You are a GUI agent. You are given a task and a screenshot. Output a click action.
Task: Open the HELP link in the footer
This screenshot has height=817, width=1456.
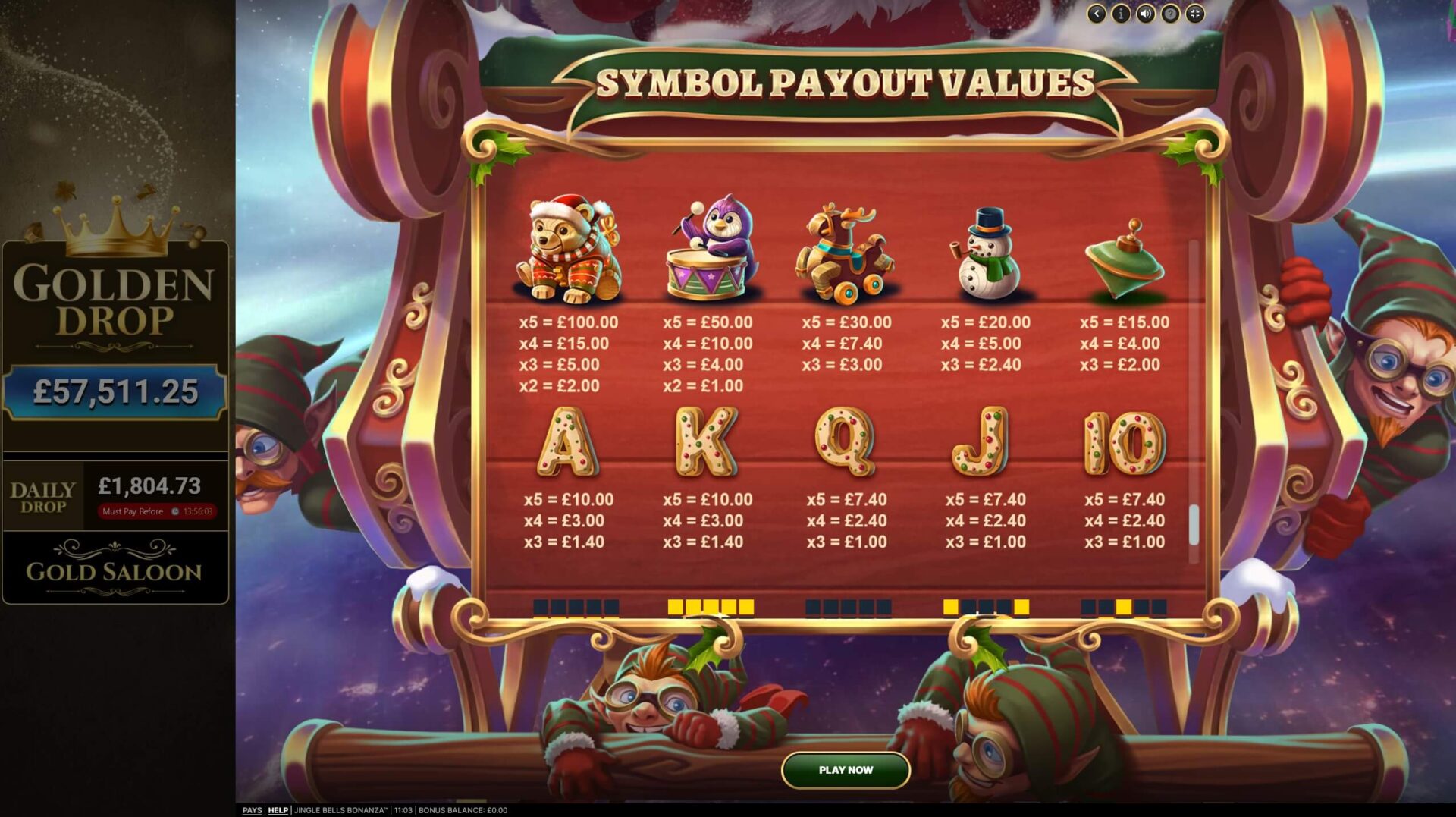click(278, 810)
